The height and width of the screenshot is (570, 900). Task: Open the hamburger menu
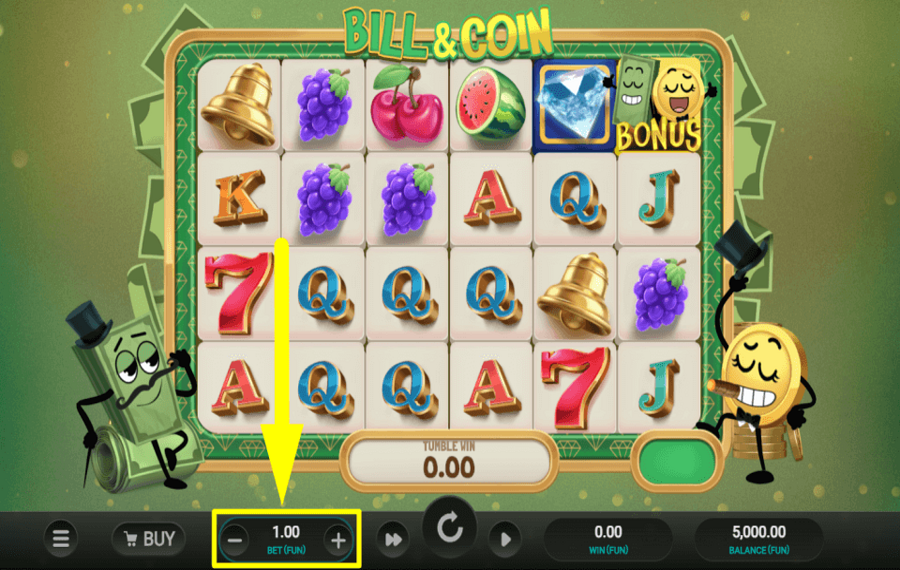click(61, 539)
